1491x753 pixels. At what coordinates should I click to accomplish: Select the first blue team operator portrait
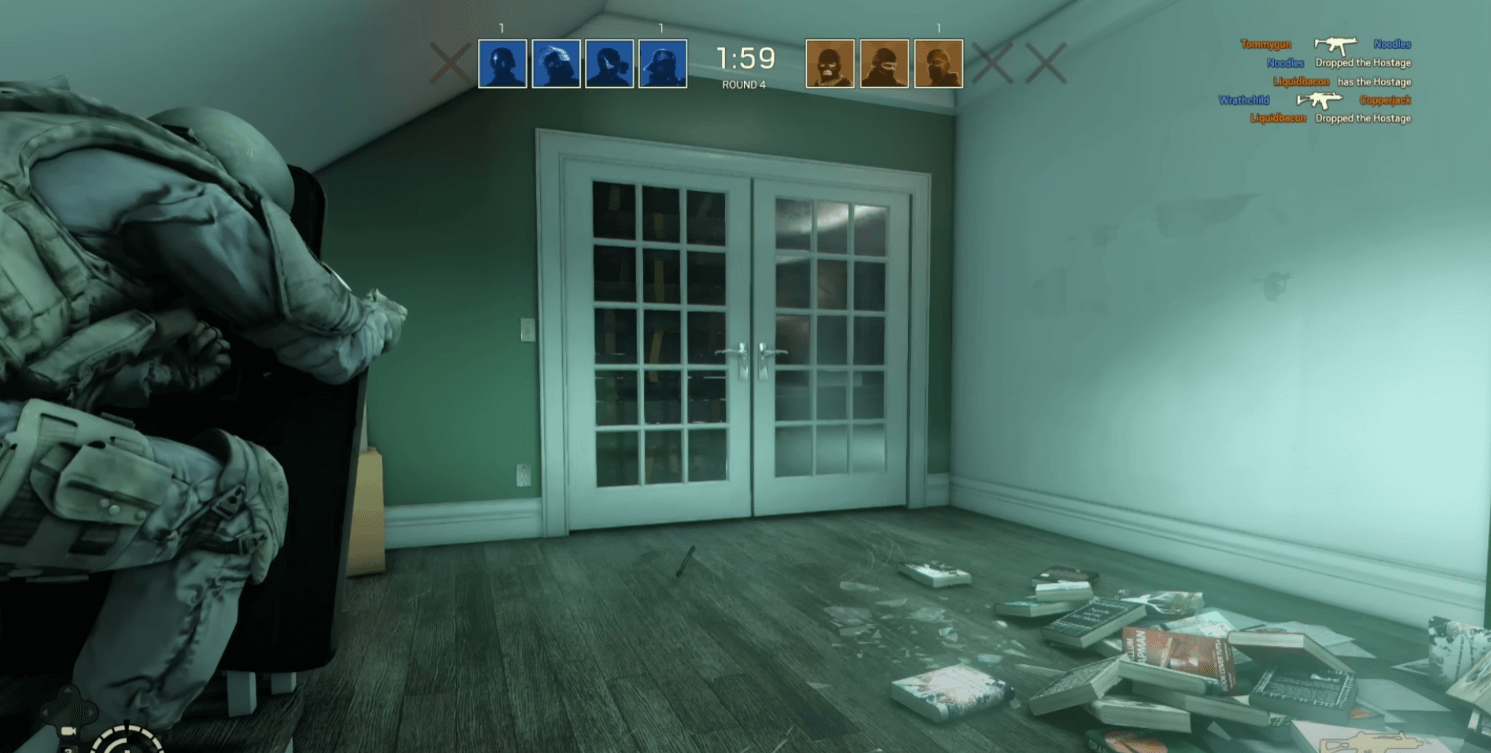tap(503, 61)
